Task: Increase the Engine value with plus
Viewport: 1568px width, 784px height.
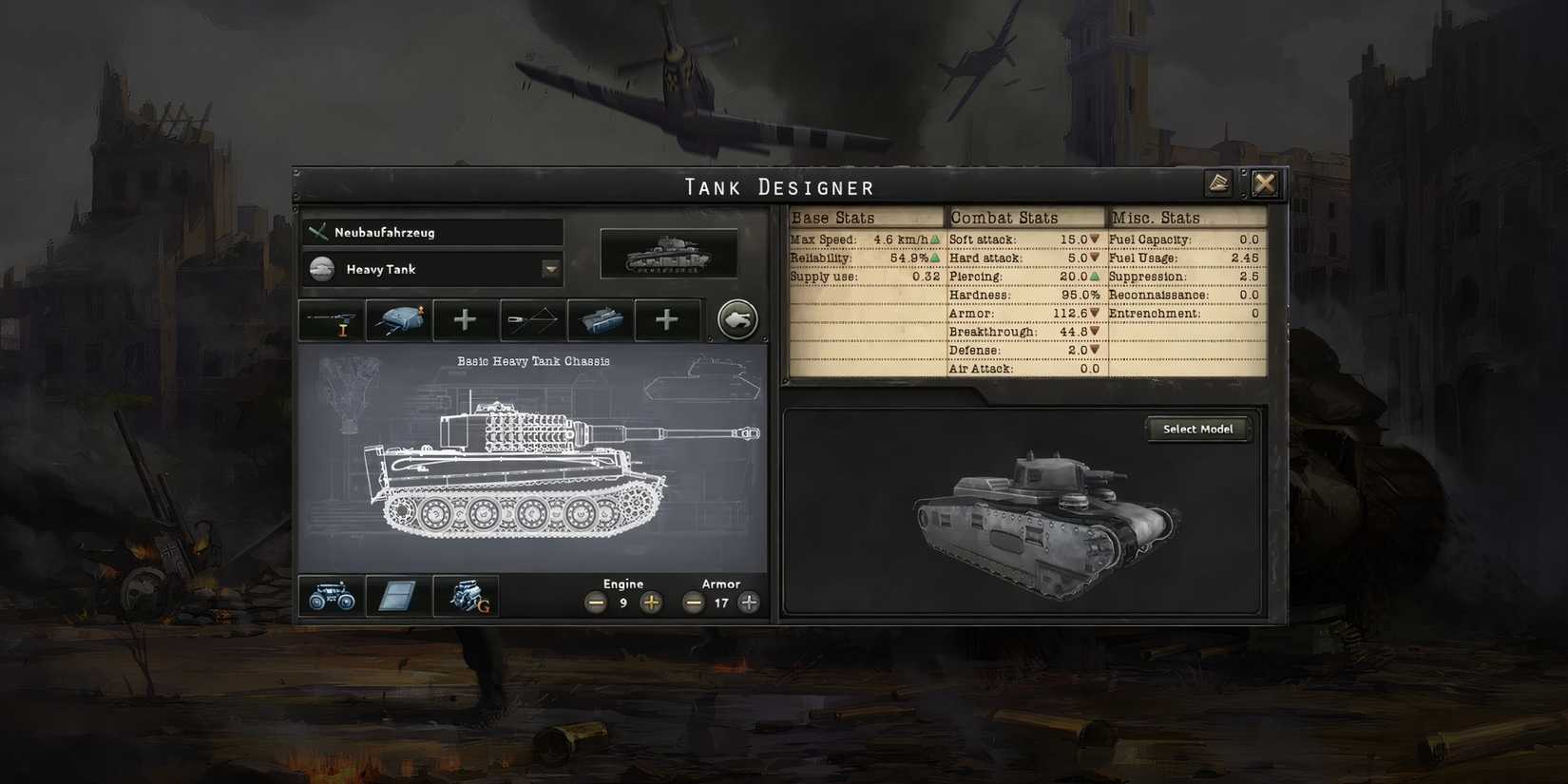Action: (651, 602)
